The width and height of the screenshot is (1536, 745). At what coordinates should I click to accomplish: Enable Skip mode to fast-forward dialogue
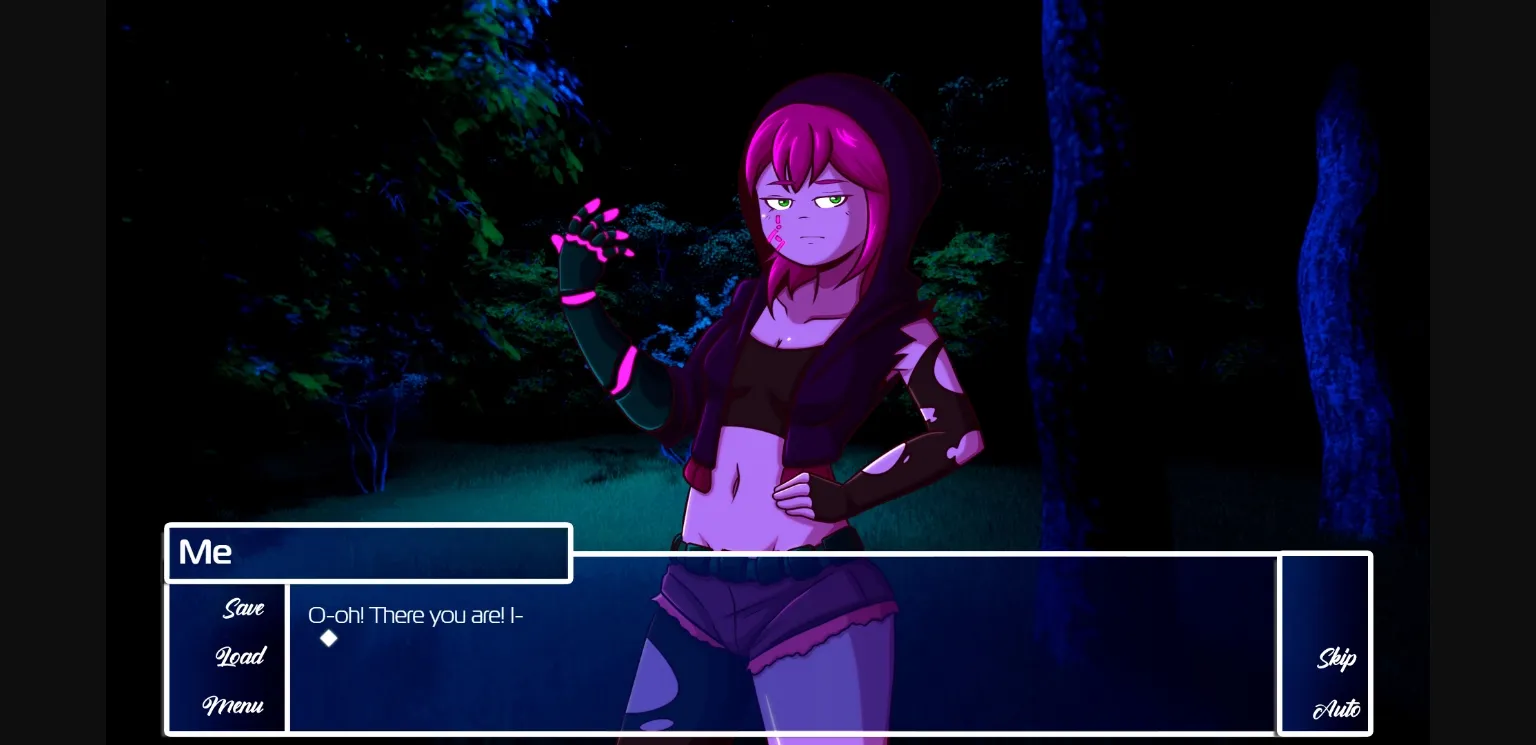(1337, 658)
